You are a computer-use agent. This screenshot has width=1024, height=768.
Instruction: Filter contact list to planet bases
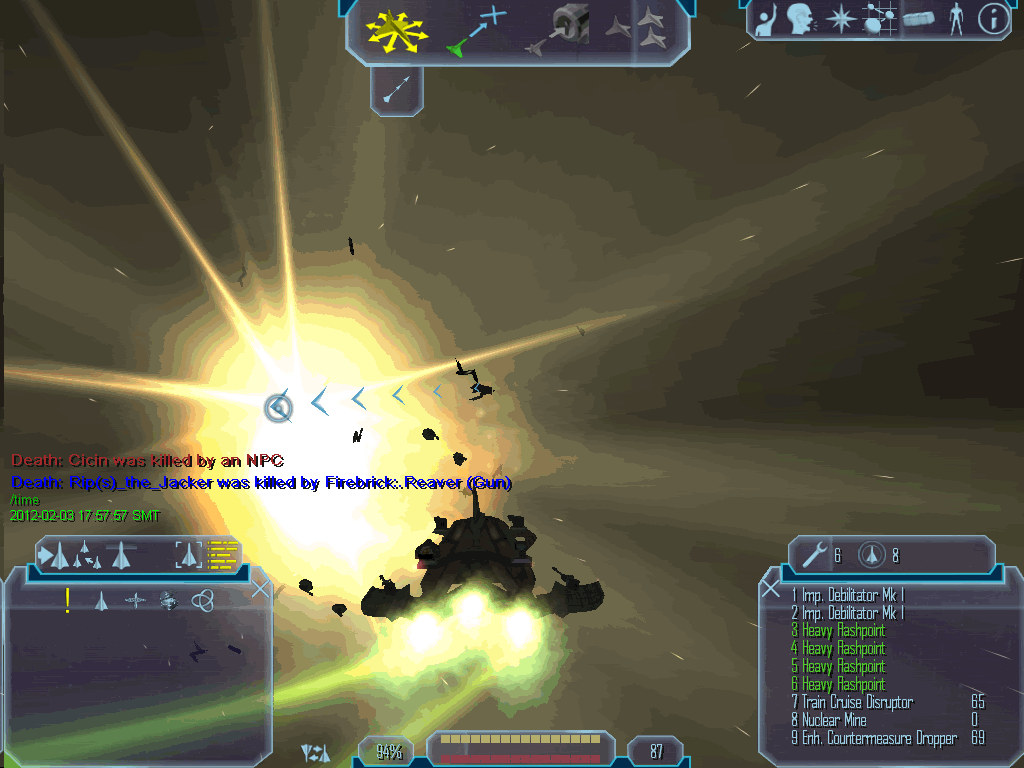tap(168, 600)
